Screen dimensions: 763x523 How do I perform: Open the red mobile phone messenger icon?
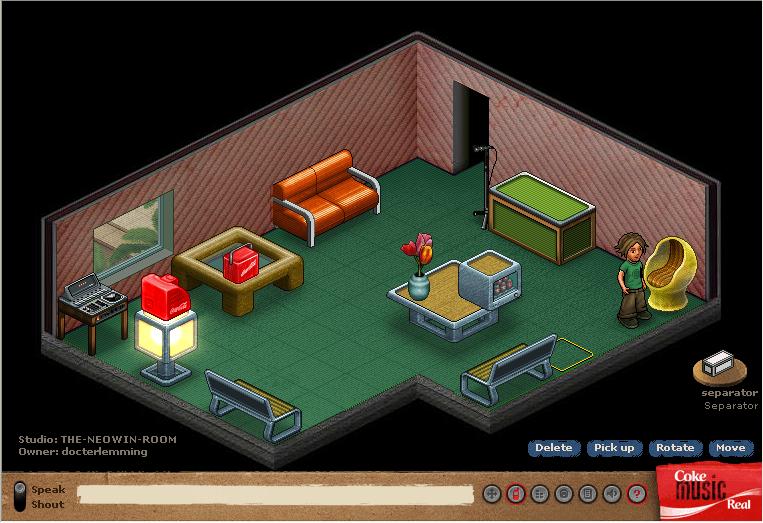515,493
